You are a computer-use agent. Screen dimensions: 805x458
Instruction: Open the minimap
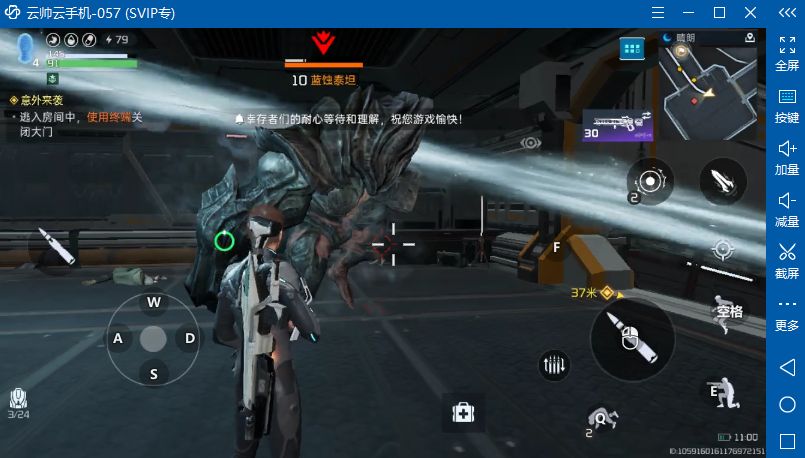click(x=707, y=88)
